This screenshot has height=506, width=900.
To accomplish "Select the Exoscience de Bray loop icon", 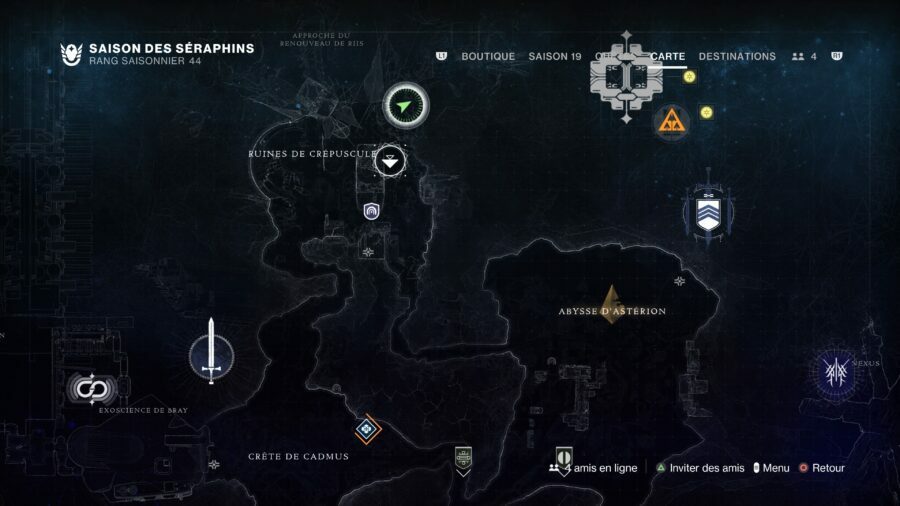I will pyautogui.click(x=93, y=388).
